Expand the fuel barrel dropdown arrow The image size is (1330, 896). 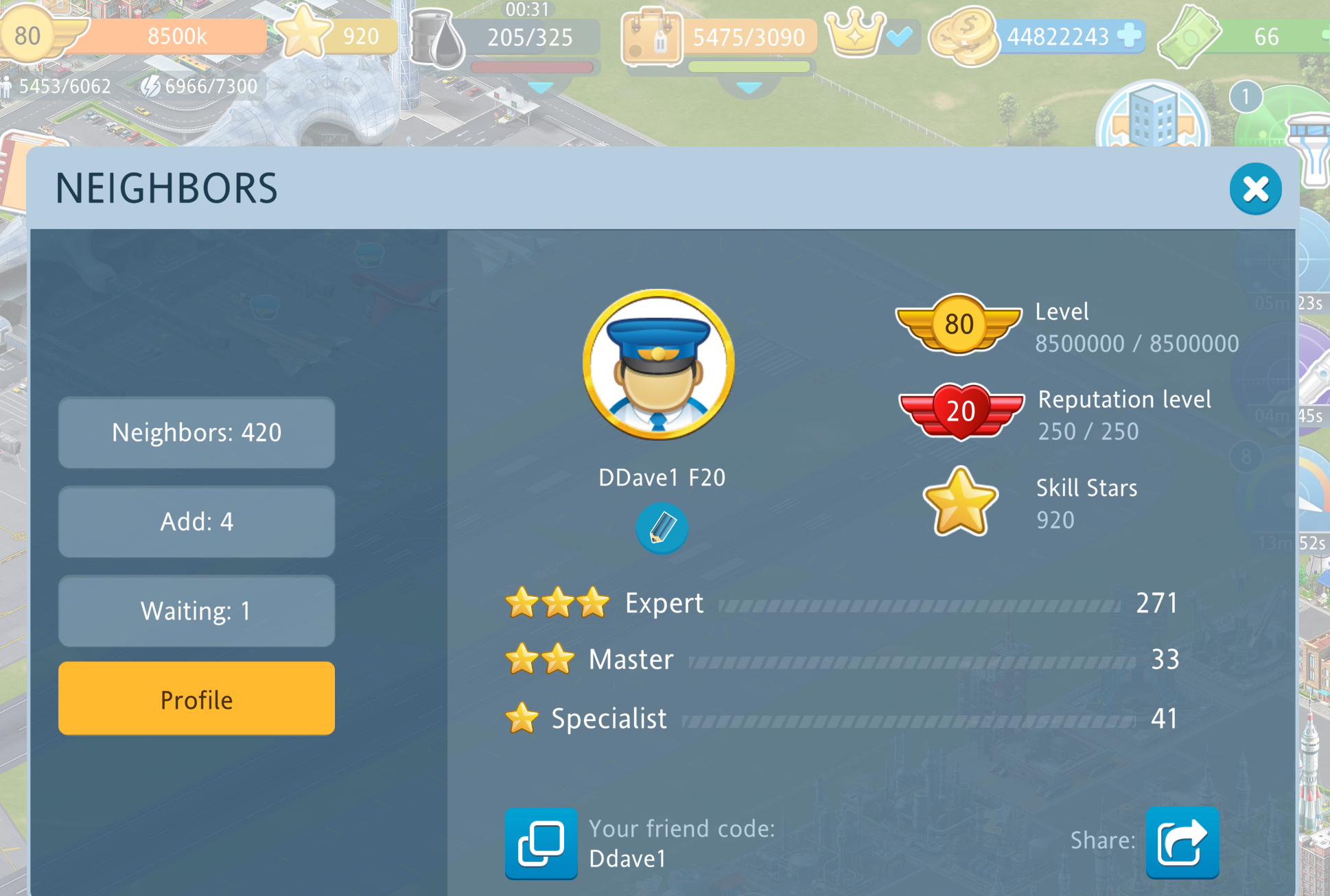(541, 88)
